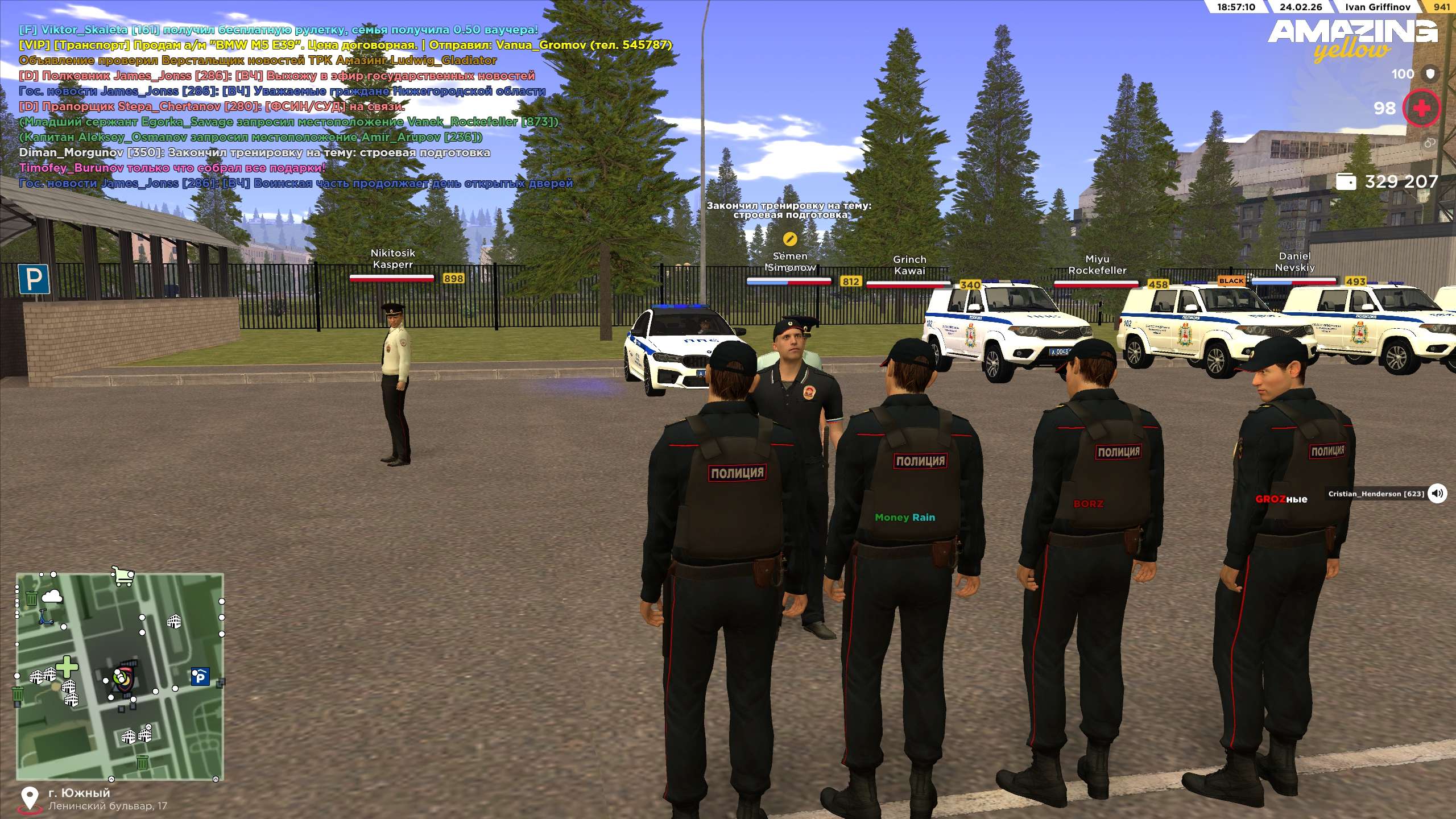
Task: Click the red cross health icon
Action: click(x=1421, y=108)
